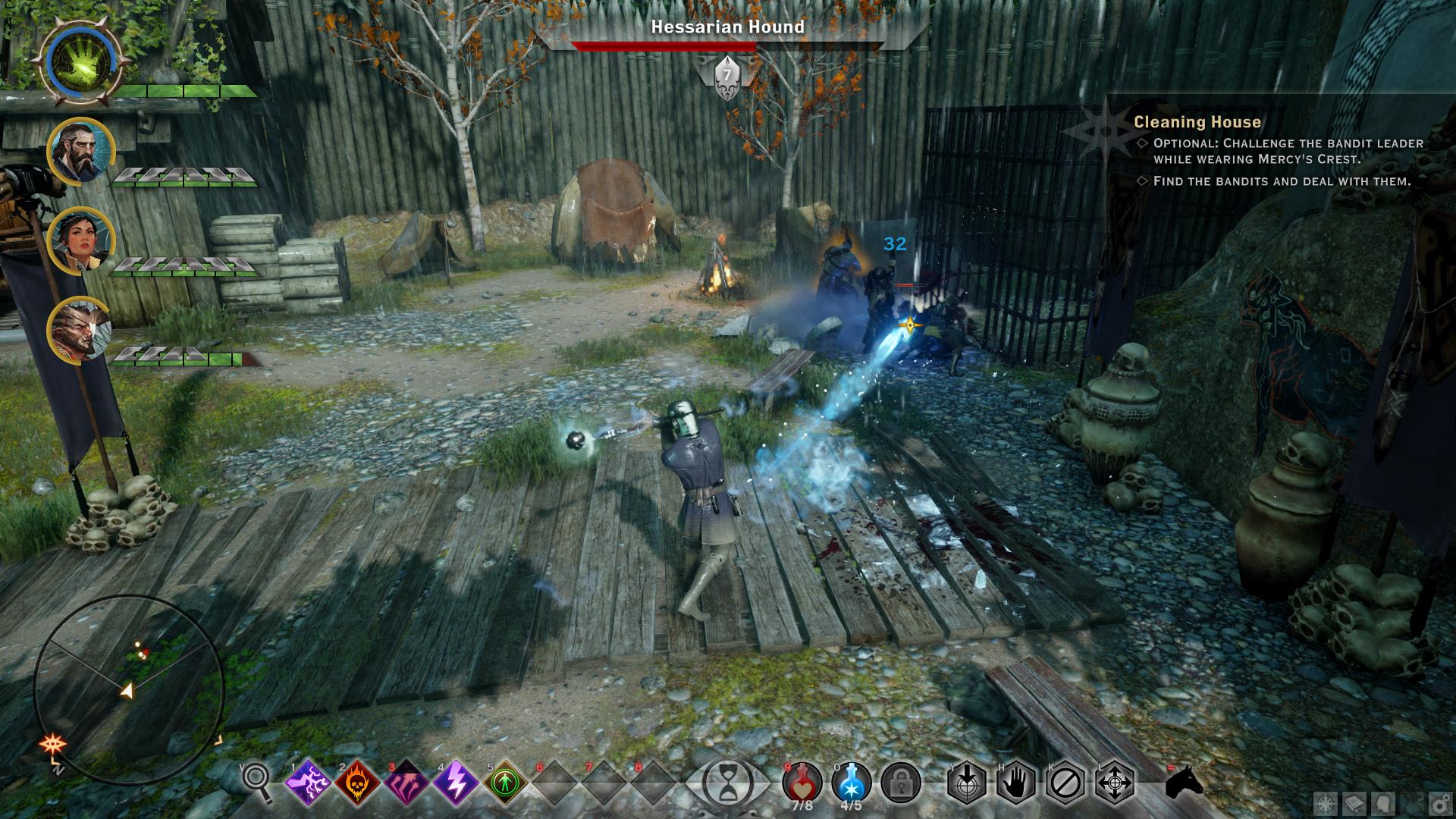Summon the mount with the horse icon
The height and width of the screenshot is (819, 1456).
click(x=1184, y=781)
